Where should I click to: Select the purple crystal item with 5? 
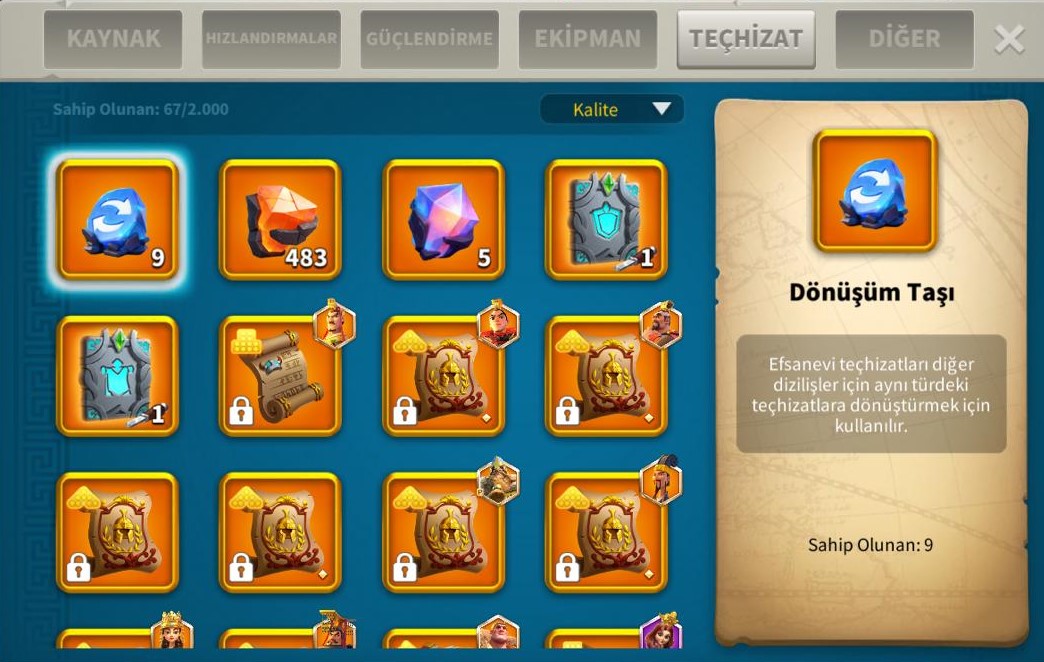(x=443, y=219)
